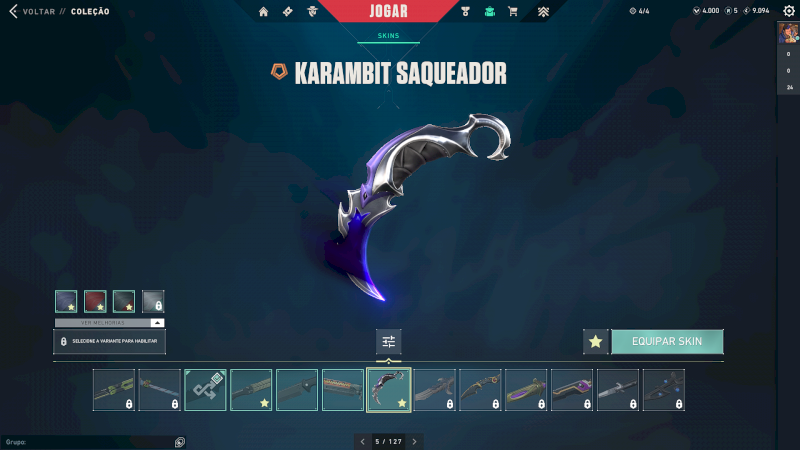Open the player avatar in corner
800x450 pixels.
788,32
